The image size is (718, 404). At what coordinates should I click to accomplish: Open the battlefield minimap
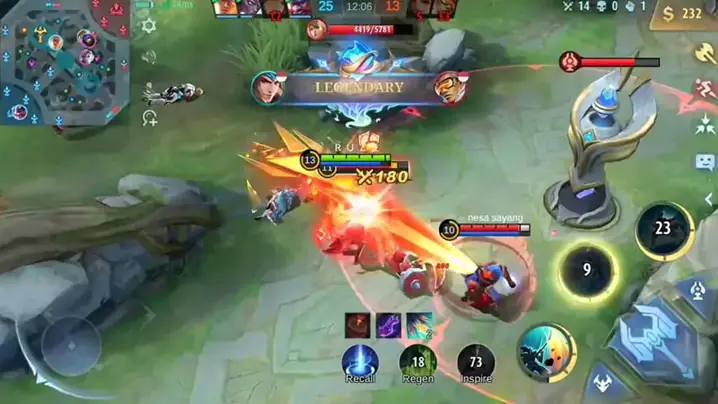65,62
